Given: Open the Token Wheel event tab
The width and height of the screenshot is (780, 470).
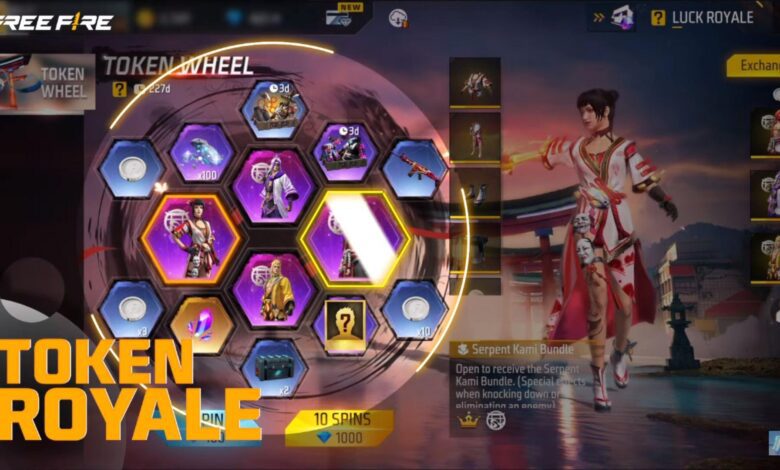Looking at the screenshot, I should pyautogui.click(x=47, y=82).
